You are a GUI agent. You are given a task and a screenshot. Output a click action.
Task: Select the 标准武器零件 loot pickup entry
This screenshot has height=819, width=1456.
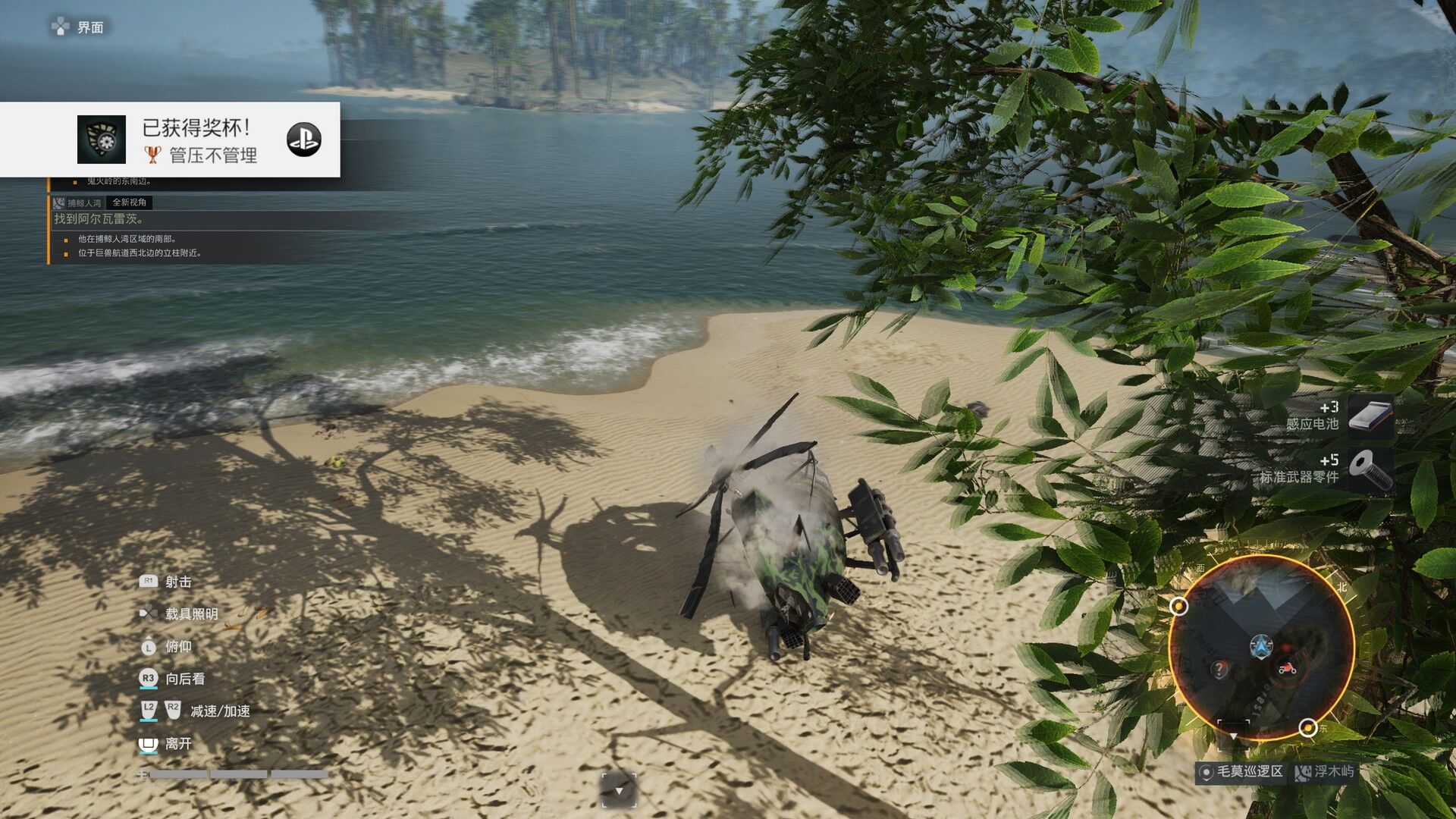point(1326,469)
